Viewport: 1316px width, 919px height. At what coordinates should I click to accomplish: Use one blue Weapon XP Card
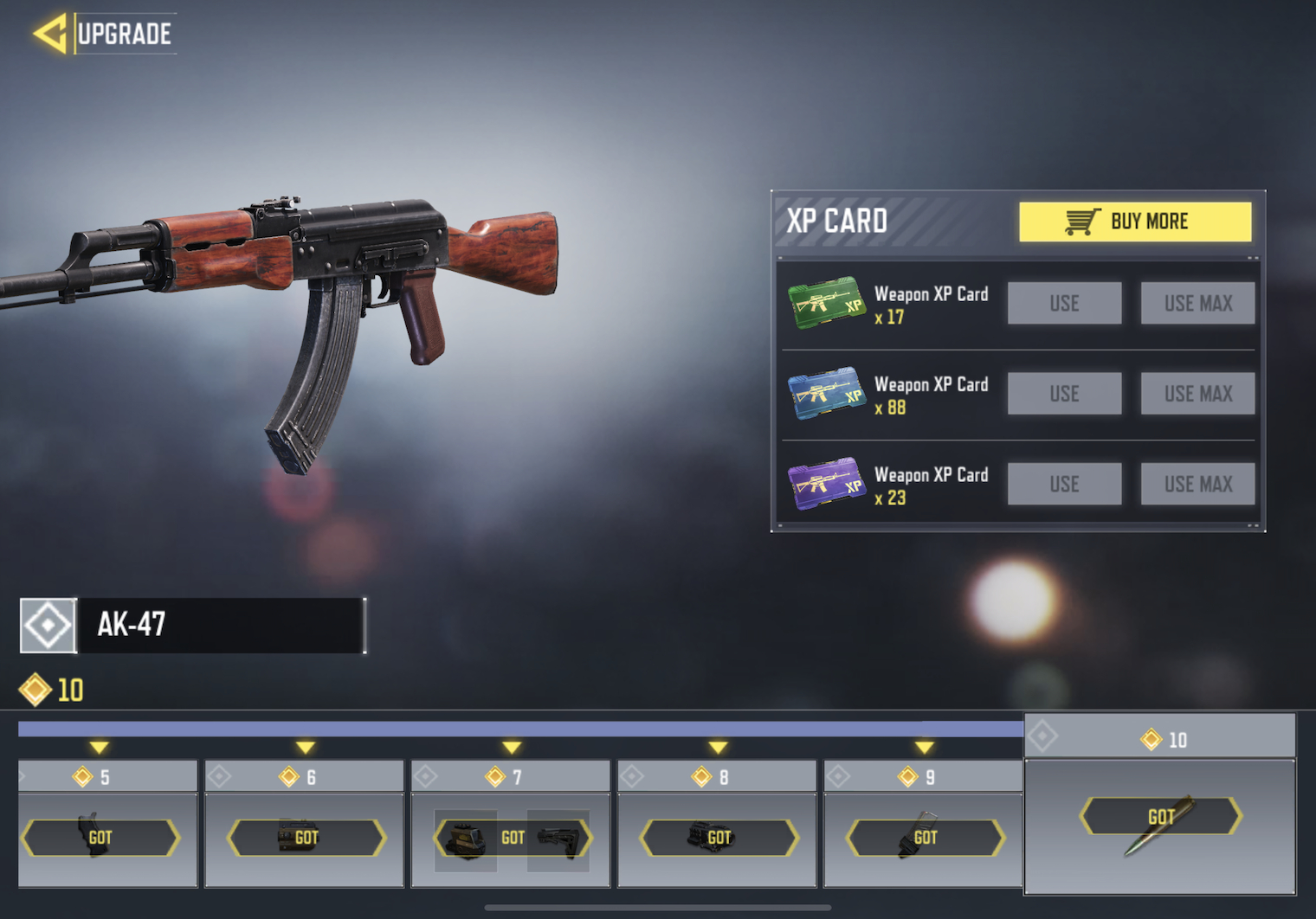pyautogui.click(x=1064, y=394)
